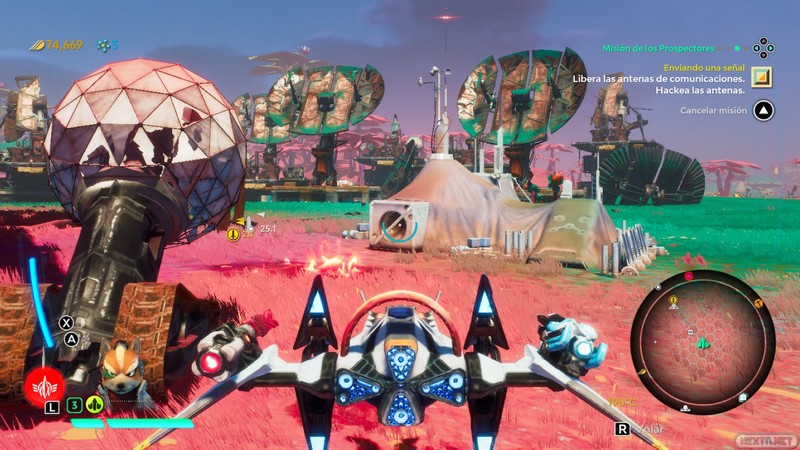This screenshot has height=450, width=800.
Task: Select the pink marker atop the minimap
Action: 688,276
